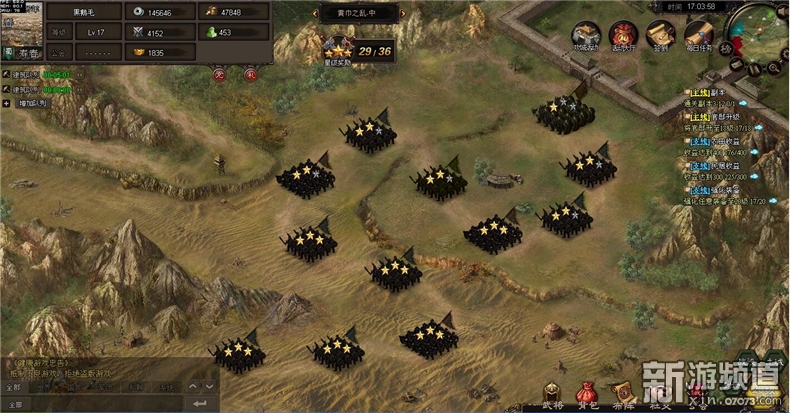Open the red lucky bag event icon
The height and width of the screenshot is (413, 790).
(623, 34)
